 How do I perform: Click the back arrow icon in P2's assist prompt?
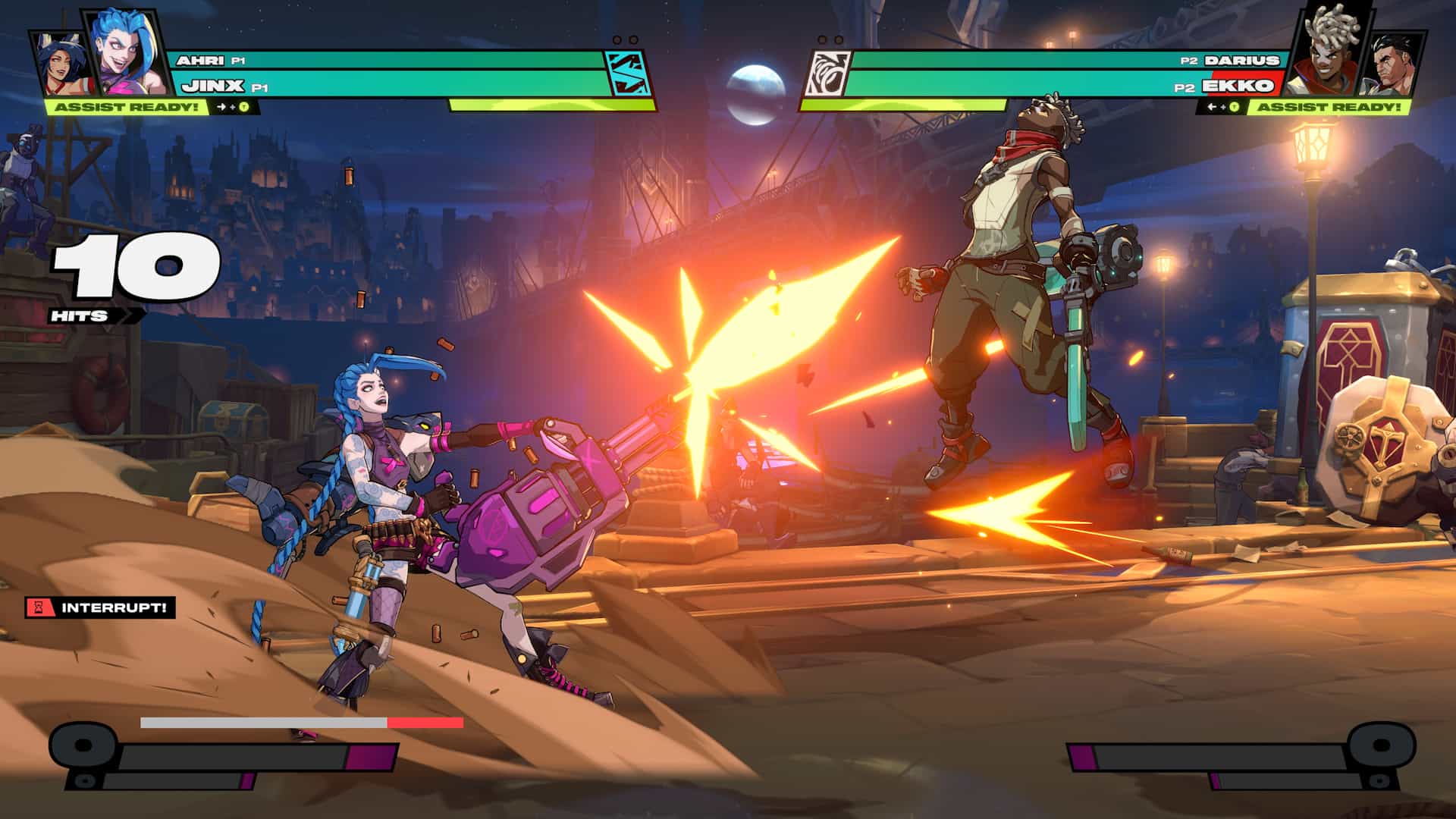[1212, 107]
